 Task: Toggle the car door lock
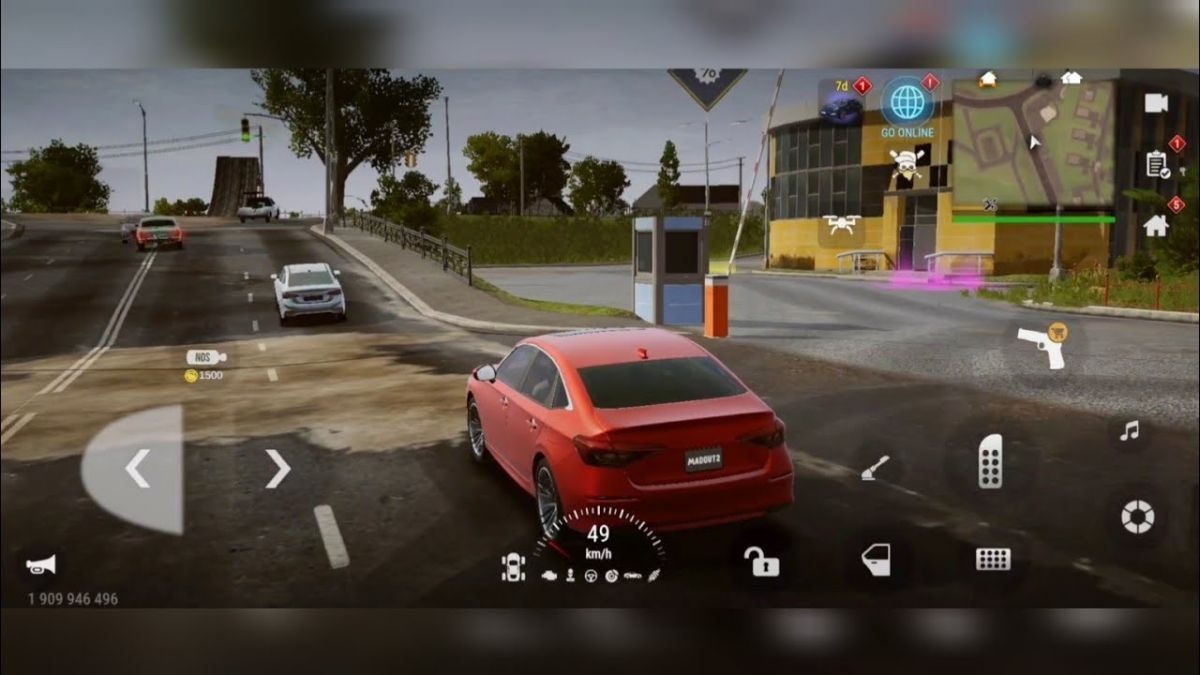coord(761,561)
